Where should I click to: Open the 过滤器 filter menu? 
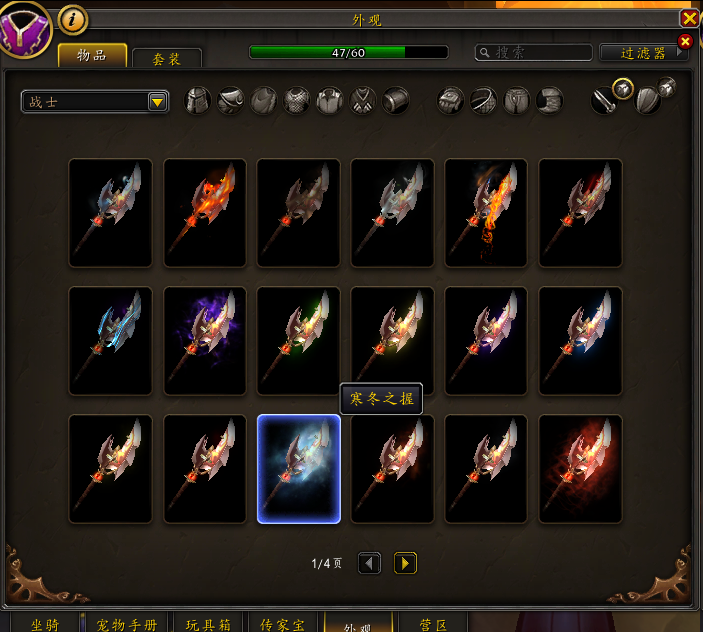pyautogui.click(x=642, y=52)
